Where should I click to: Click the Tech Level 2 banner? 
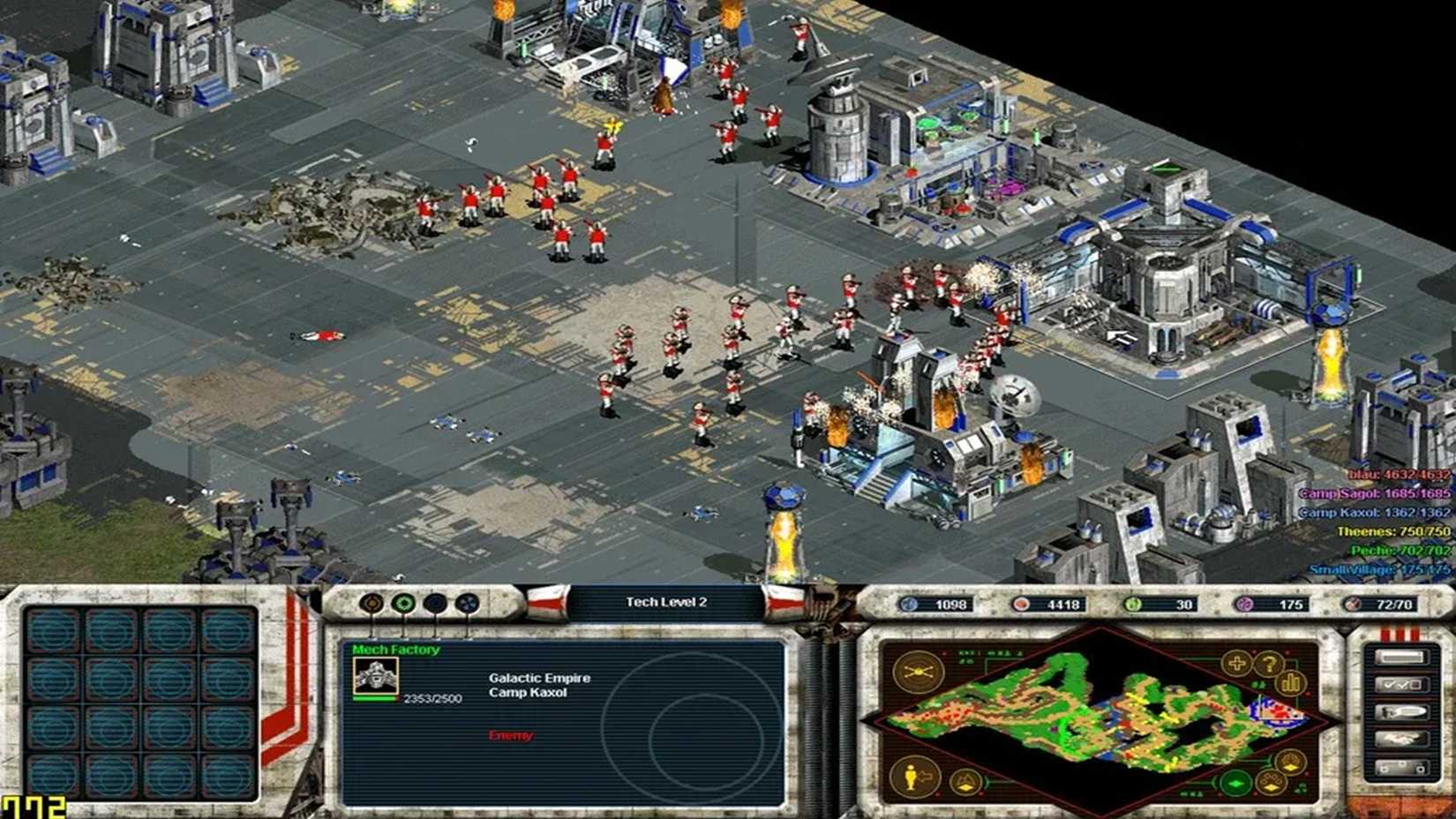point(664,601)
